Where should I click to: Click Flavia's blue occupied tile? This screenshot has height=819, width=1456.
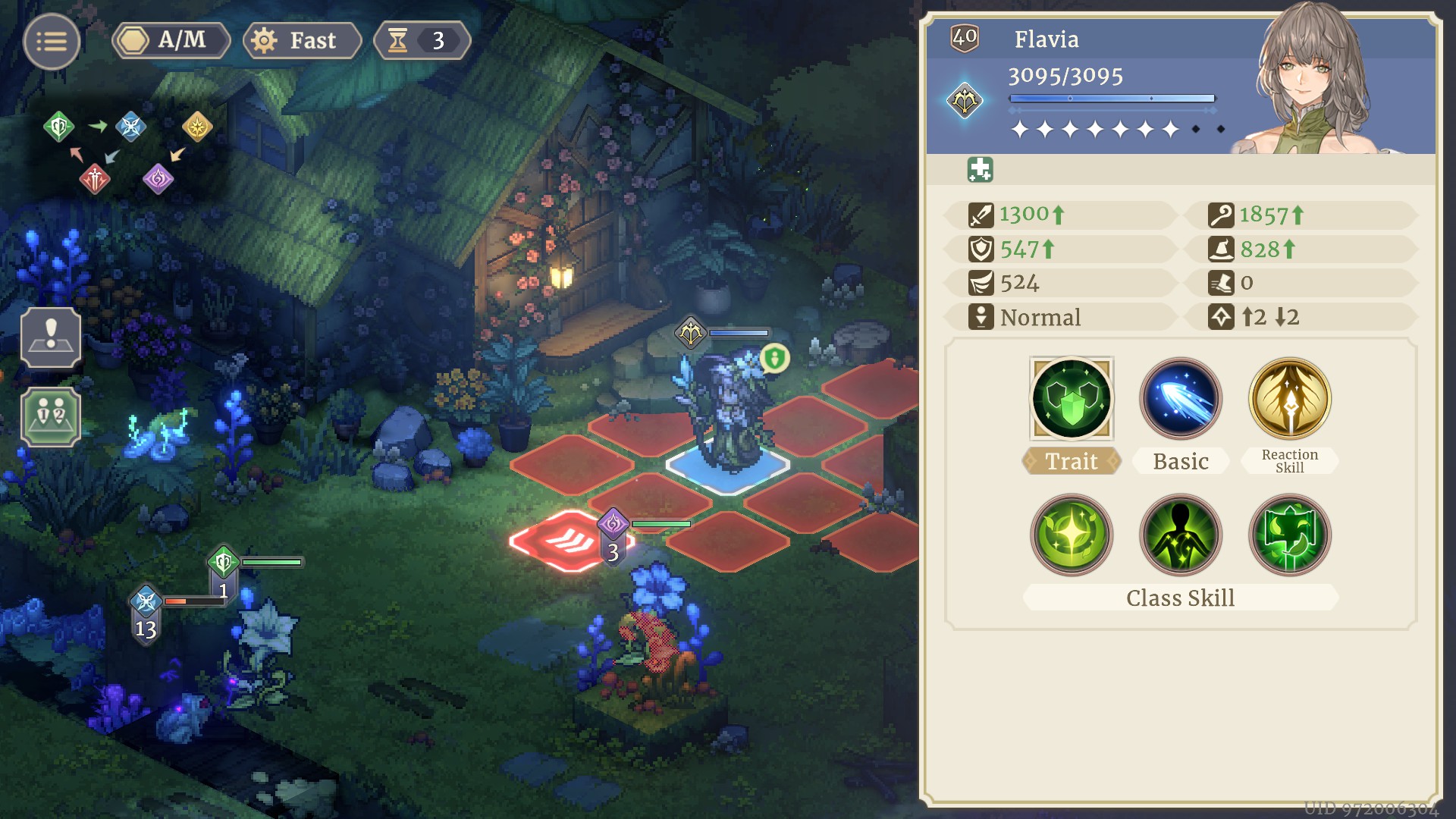[726, 466]
